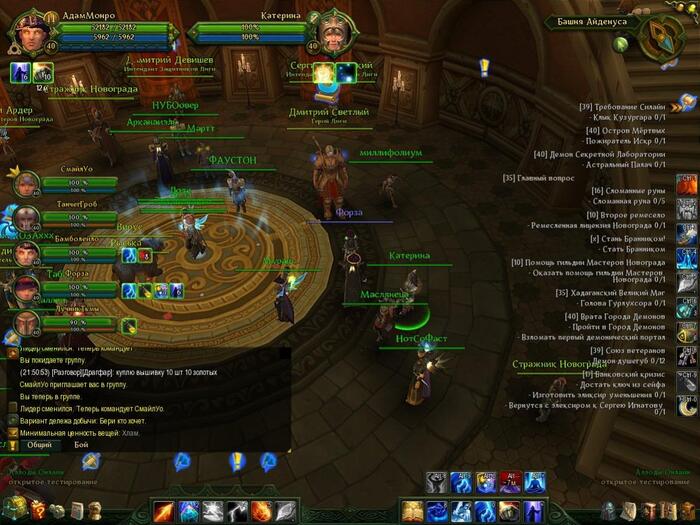Click the Катерина target portrait

(328, 32)
